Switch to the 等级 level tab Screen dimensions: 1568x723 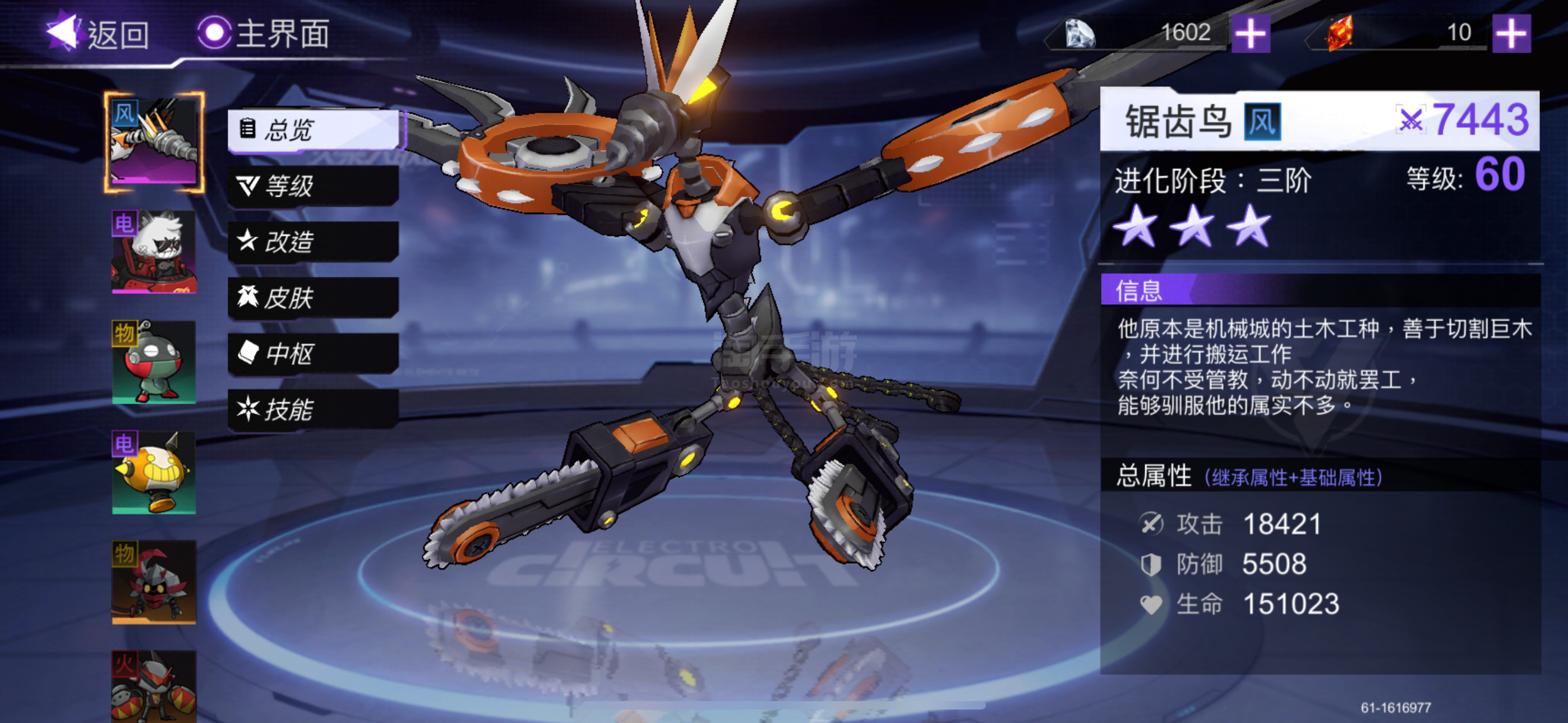pyautogui.click(x=313, y=186)
